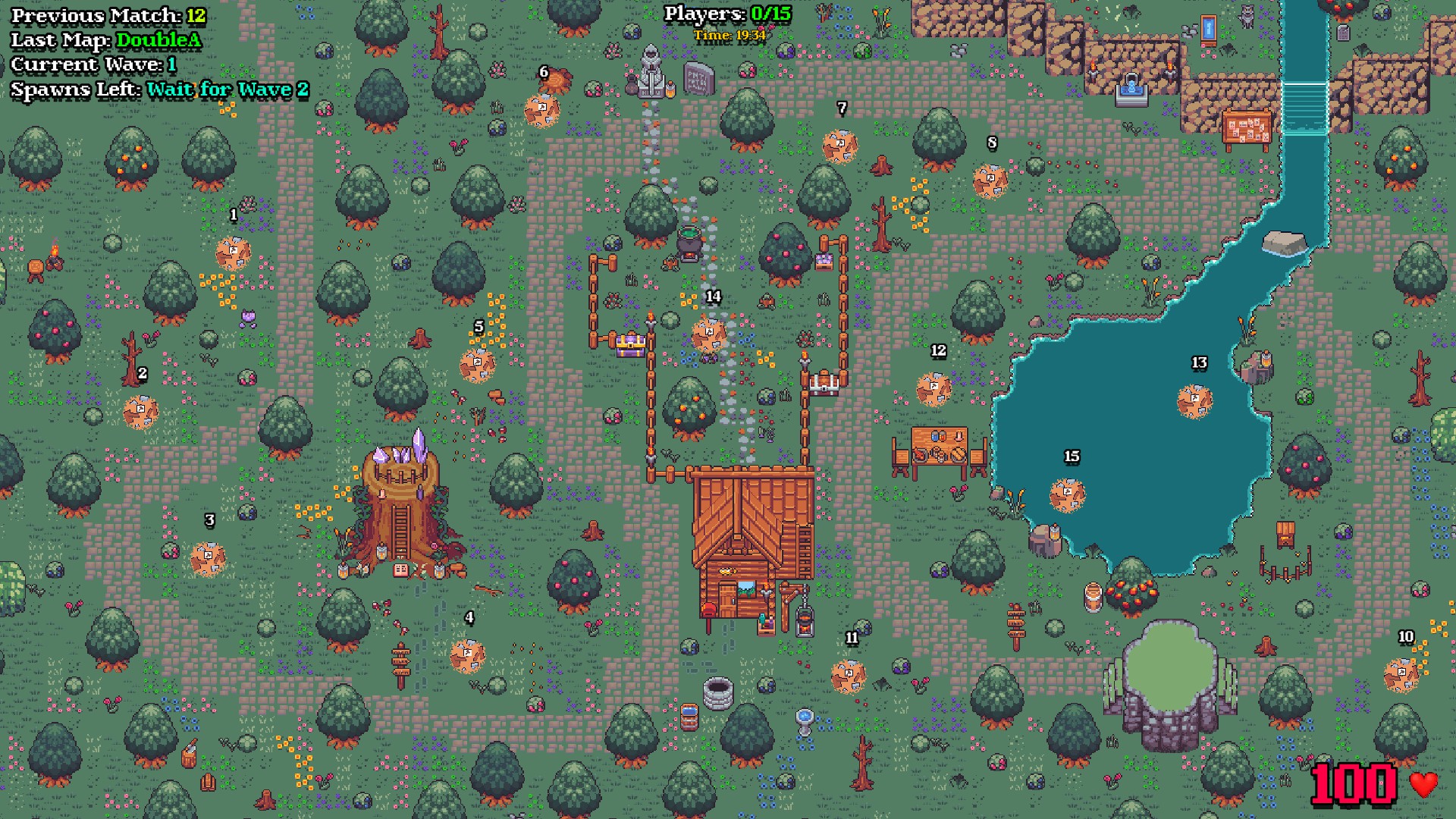The height and width of the screenshot is (819, 1456).
Task: Click the spot marked 8
Action: pos(990,181)
